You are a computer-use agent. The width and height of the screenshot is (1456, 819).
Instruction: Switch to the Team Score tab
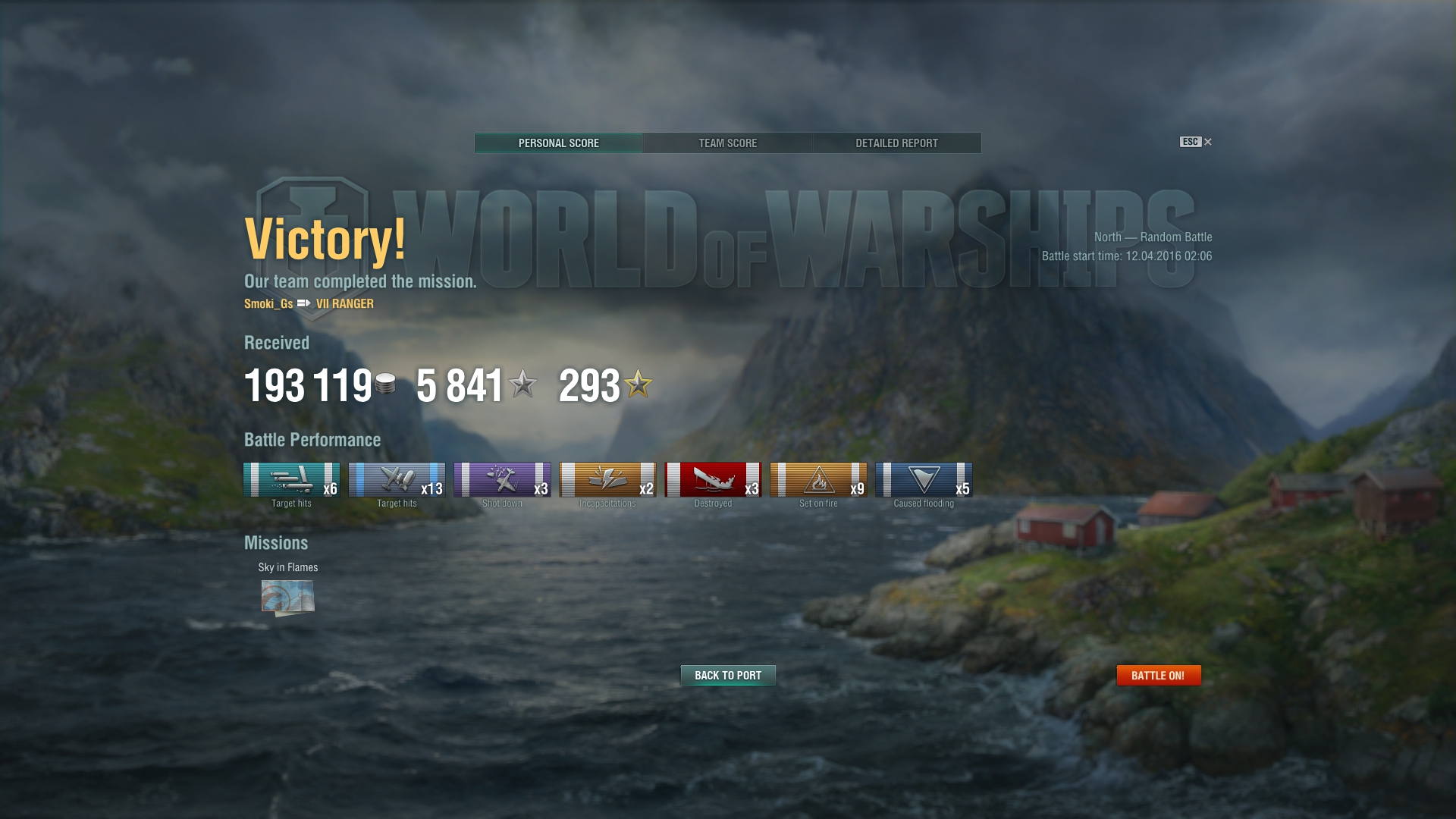[x=727, y=143]
